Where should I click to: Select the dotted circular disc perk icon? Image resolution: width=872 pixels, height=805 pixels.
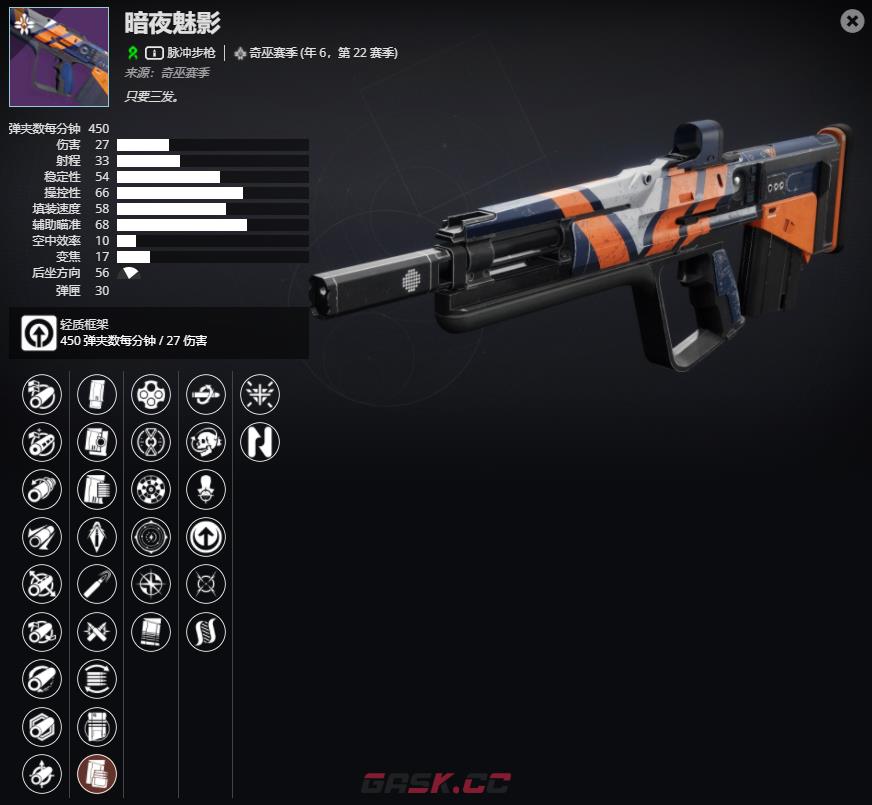point(151,489)
